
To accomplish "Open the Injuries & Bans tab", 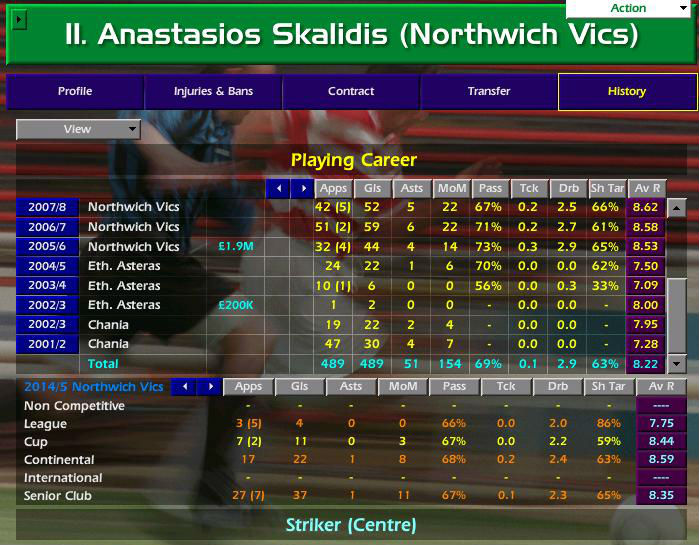I will [213, 92].
